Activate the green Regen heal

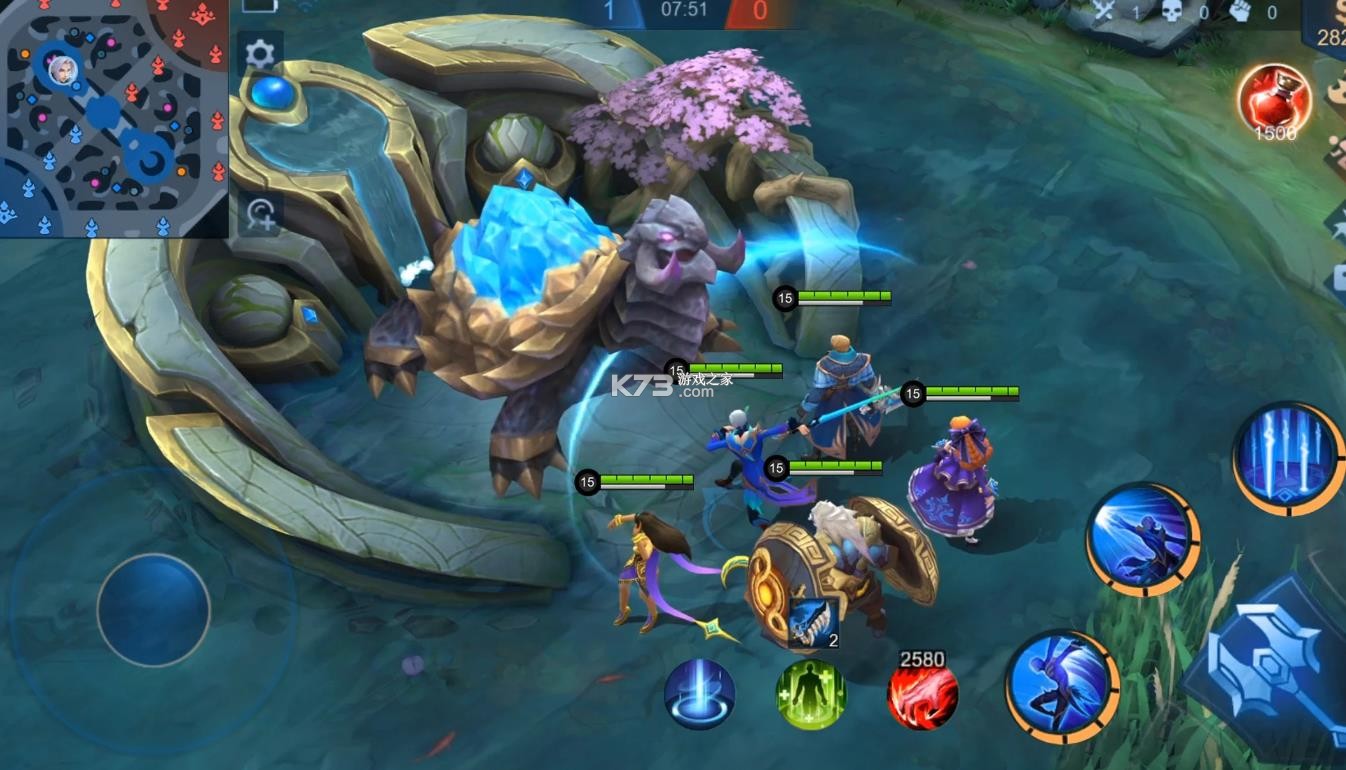pyautogui.click(x=811, y=694)
